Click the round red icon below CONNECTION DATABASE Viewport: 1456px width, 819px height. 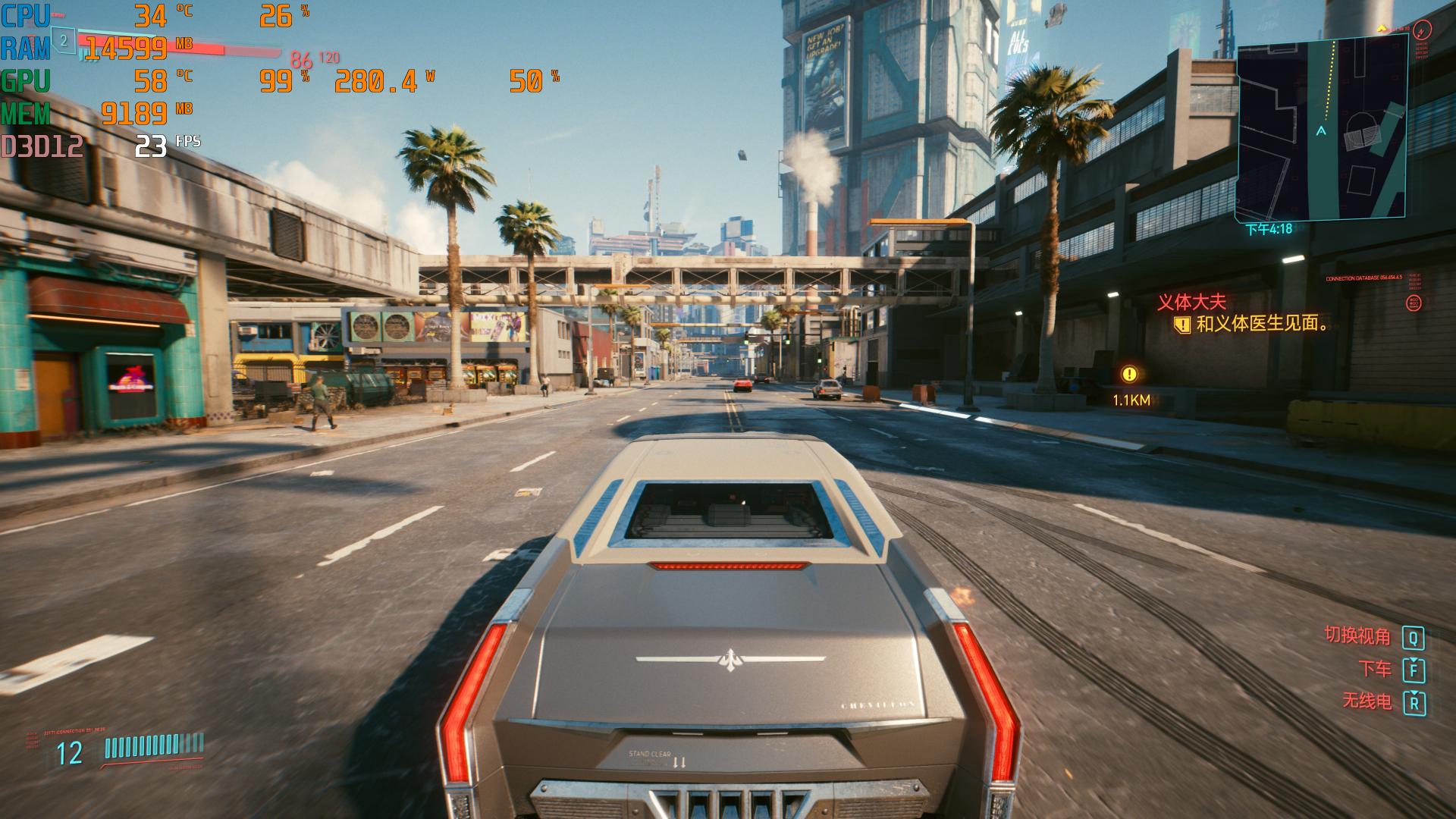1414,304
